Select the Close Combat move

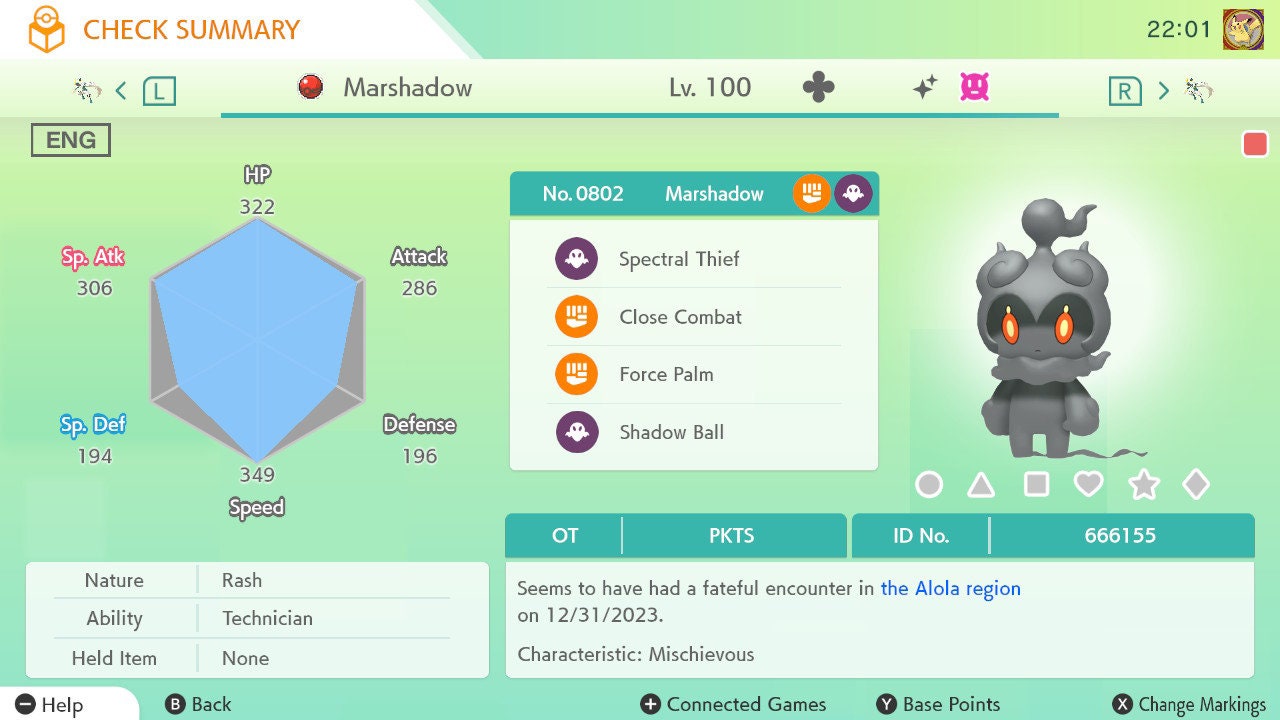pos(680,318)
